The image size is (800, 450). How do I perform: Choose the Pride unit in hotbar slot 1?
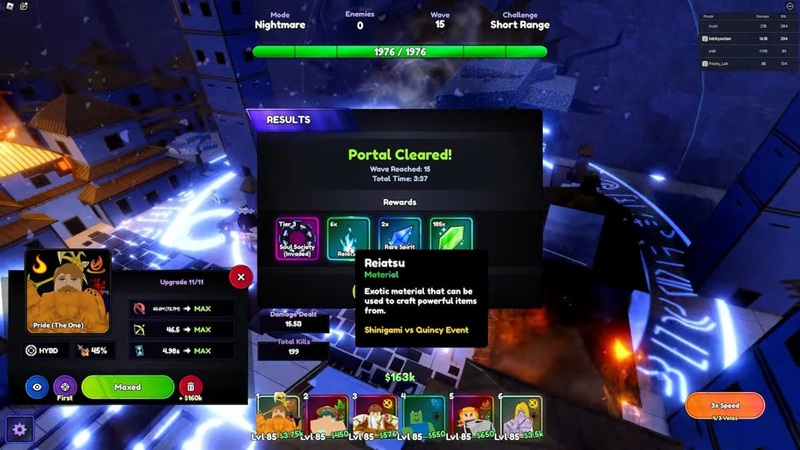pyautogui.click(x=275, y=415)
